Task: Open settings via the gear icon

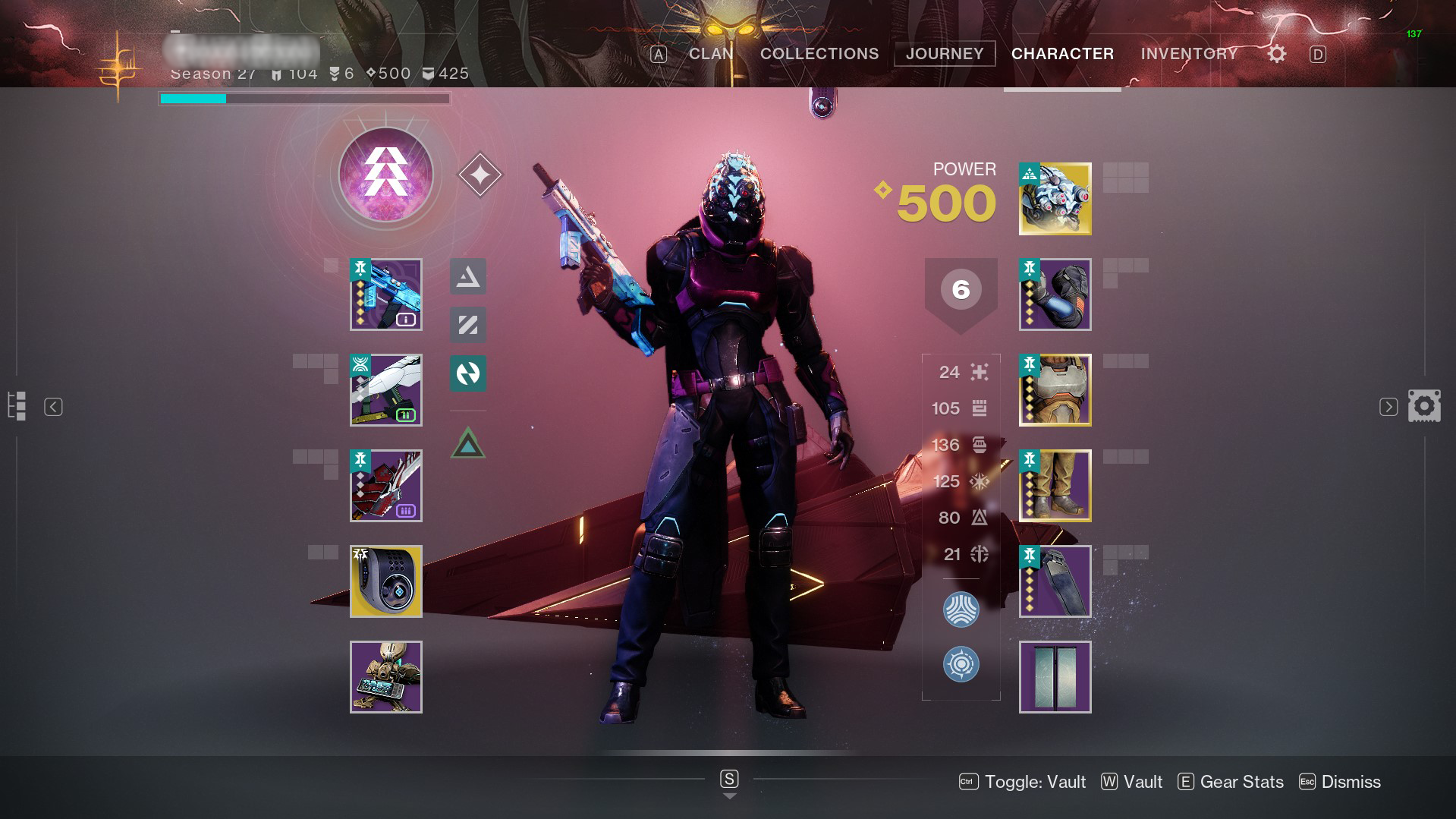Action: (1277, 54)
